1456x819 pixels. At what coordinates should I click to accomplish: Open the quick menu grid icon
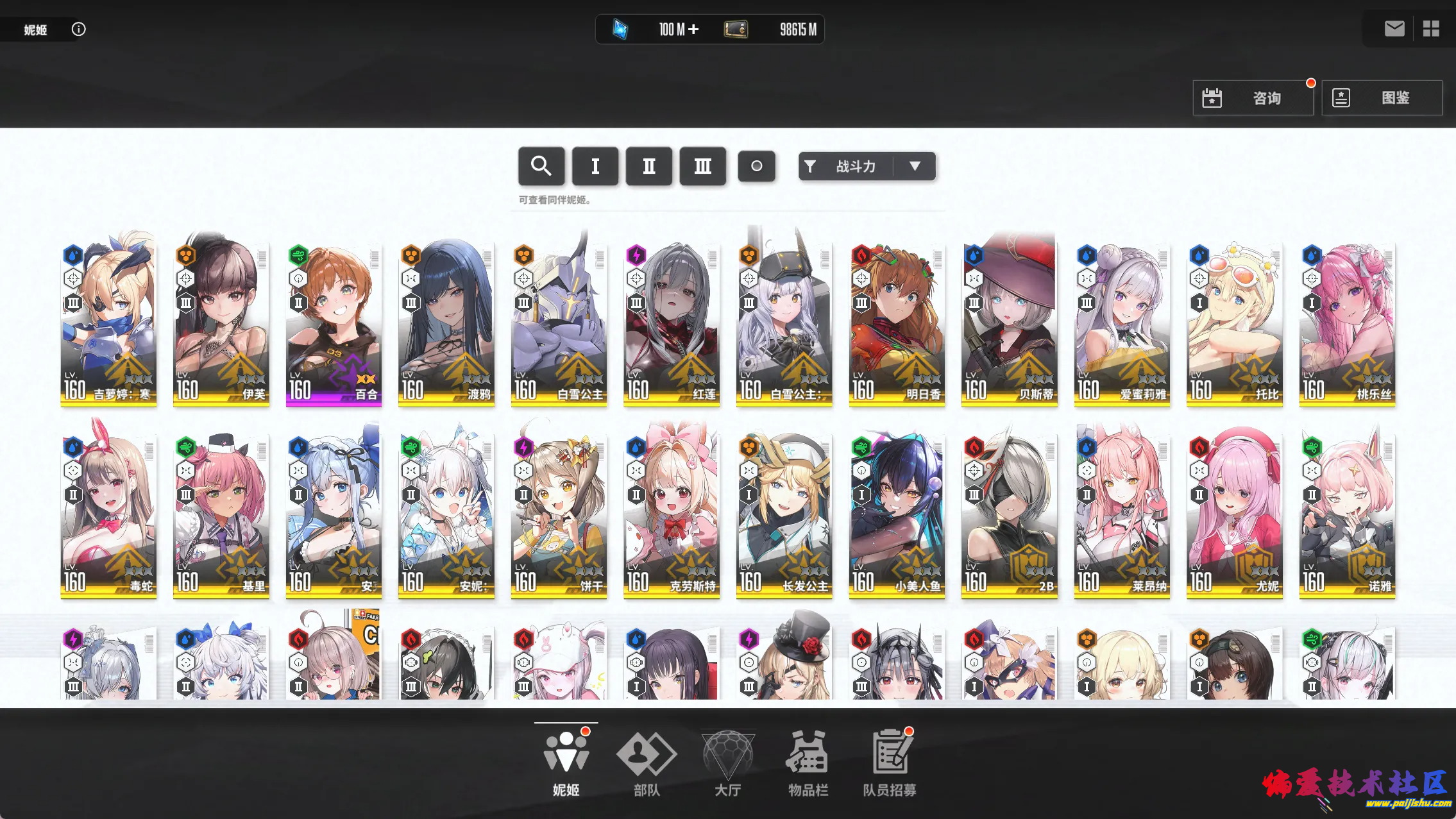1432,28
